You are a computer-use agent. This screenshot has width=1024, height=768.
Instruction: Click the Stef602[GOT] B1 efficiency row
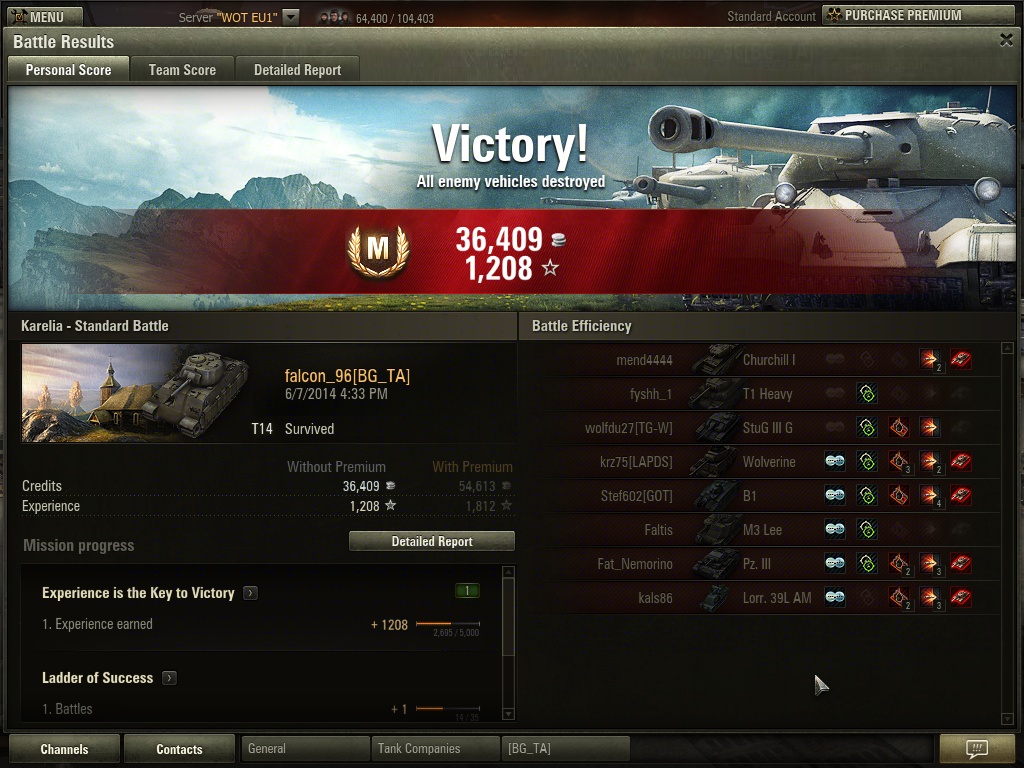point(765,496)
